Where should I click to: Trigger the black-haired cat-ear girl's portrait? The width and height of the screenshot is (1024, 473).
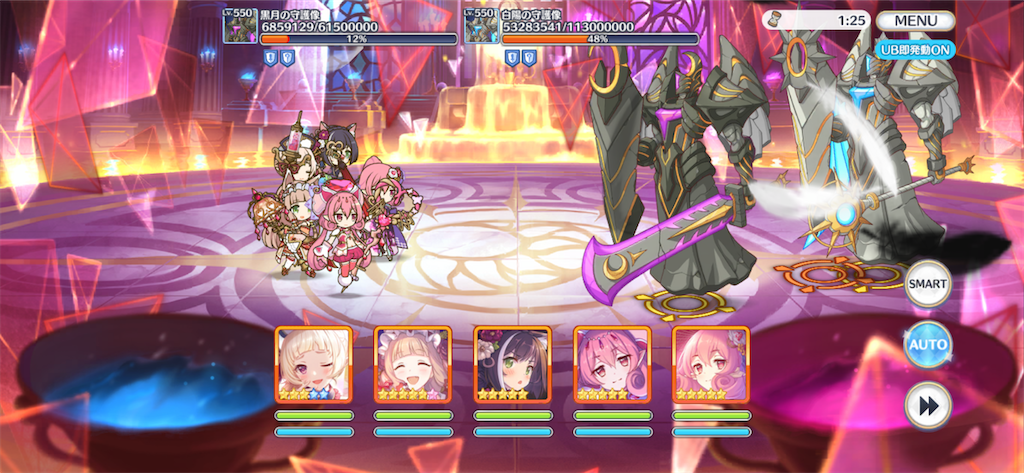(x=512, y=364)
